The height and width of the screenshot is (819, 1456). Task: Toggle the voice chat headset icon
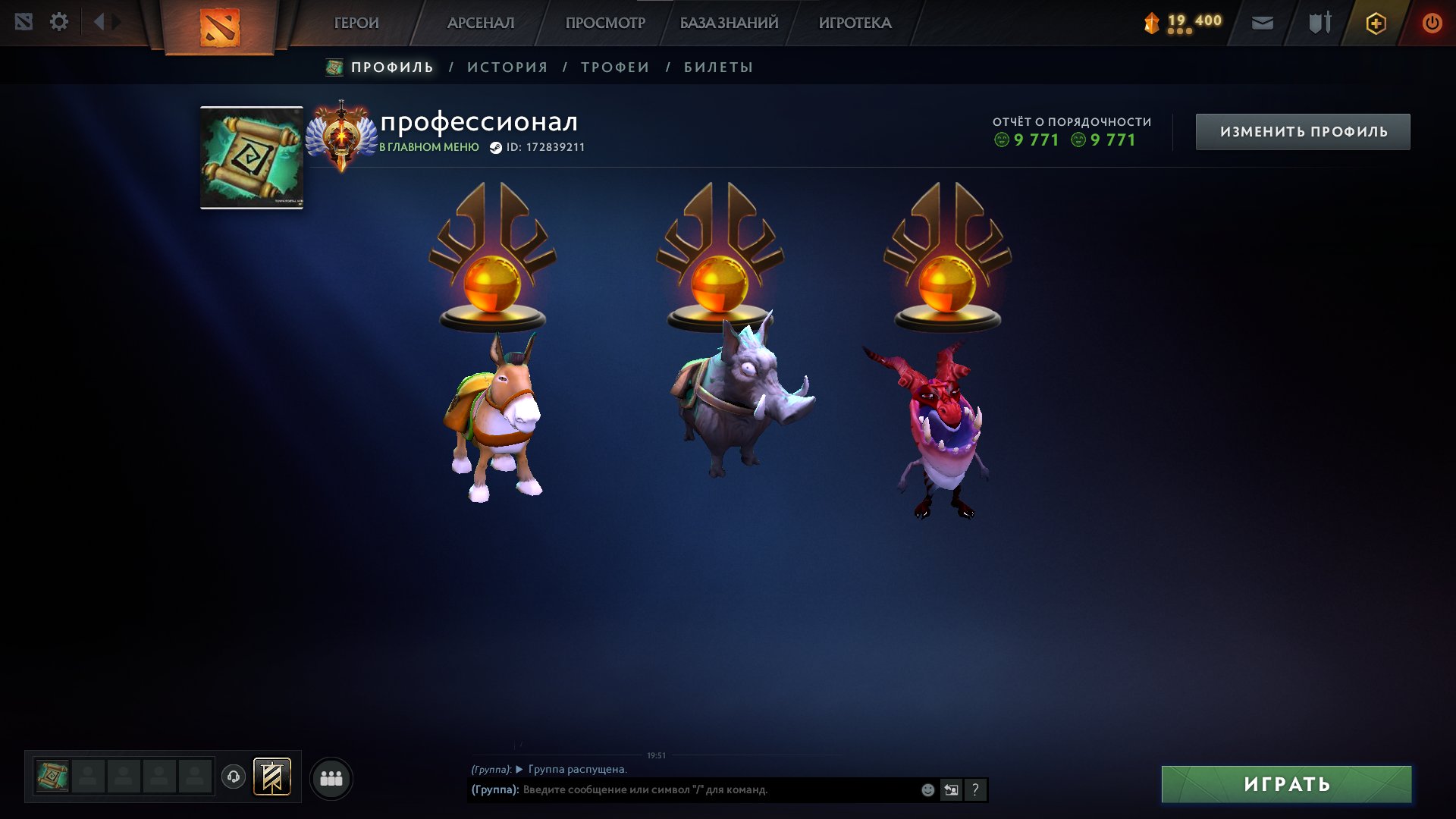pos(235,777)
